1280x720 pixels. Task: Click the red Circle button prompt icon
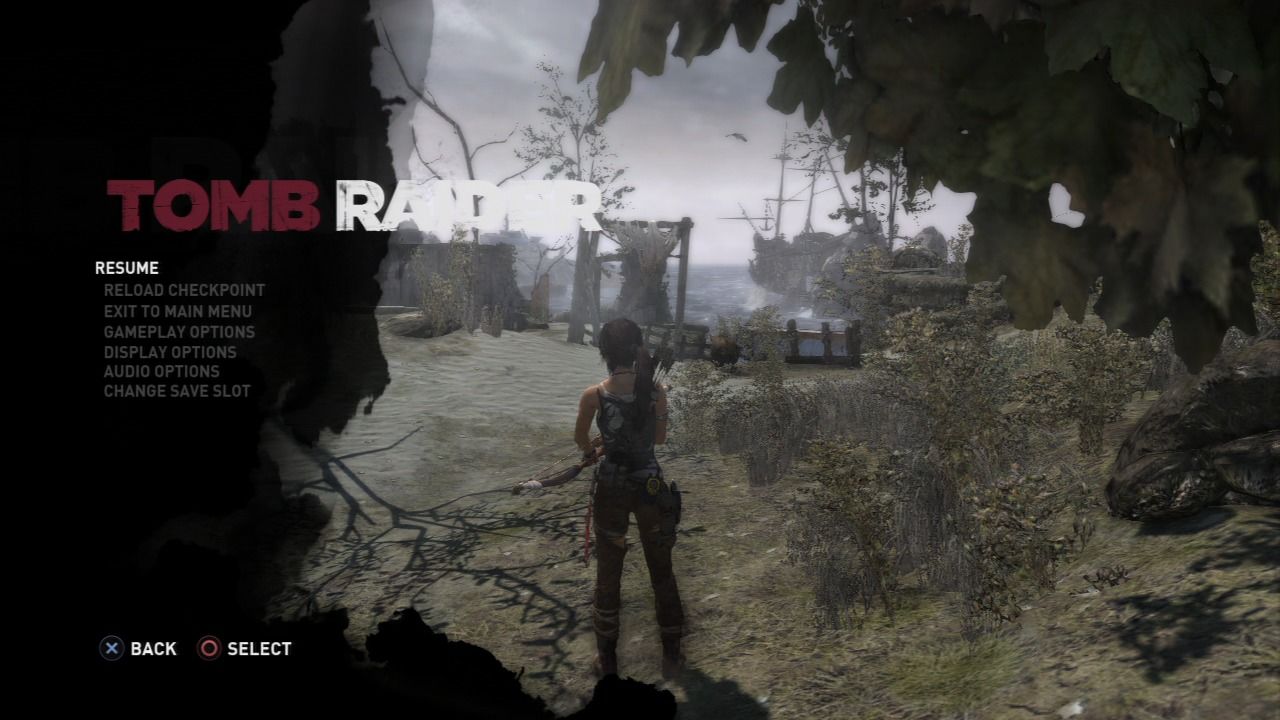click(209, 649)
